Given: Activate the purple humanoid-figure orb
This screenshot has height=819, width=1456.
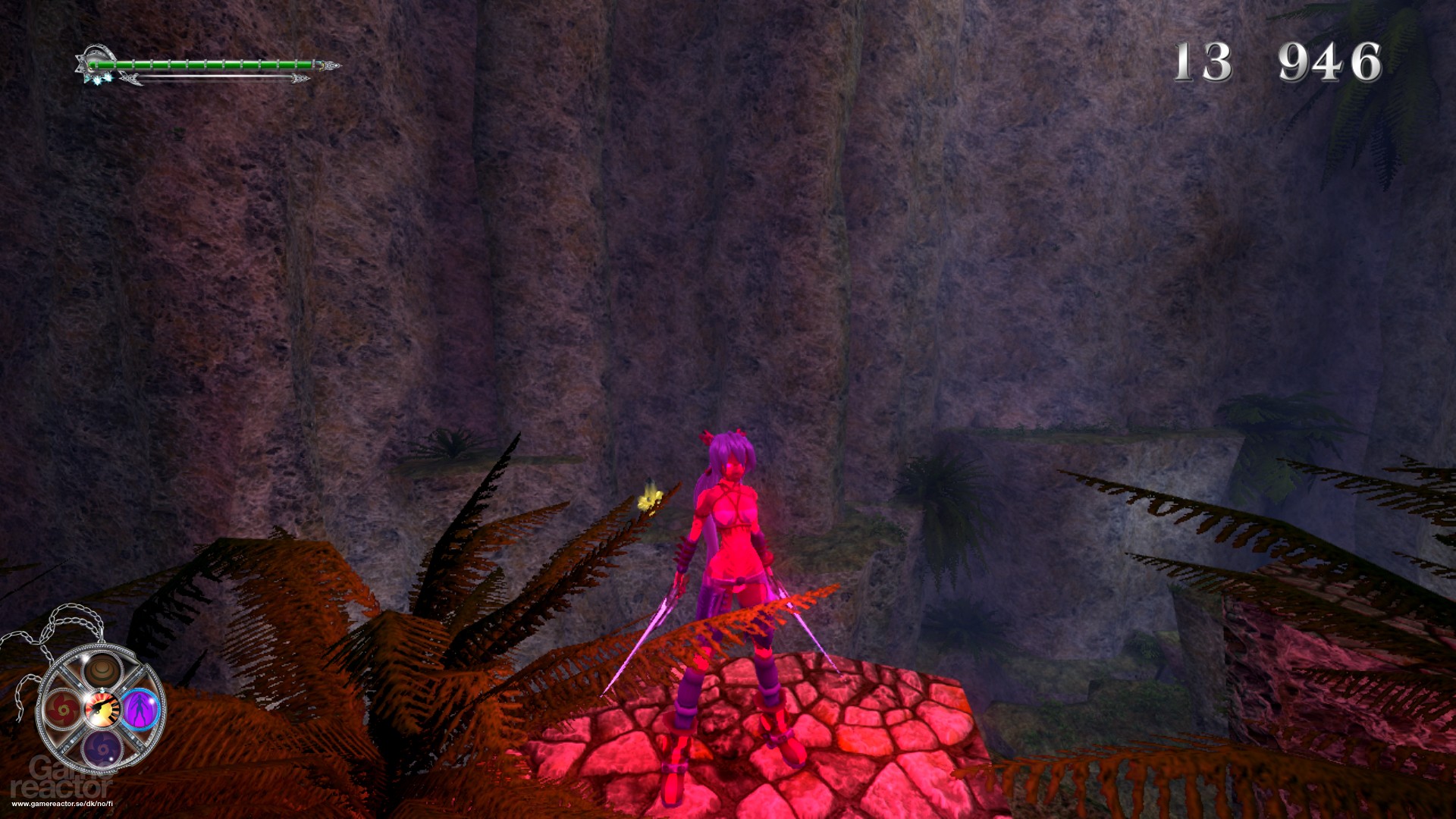Looking at the screenshot, I should click(x=140, y=708).
